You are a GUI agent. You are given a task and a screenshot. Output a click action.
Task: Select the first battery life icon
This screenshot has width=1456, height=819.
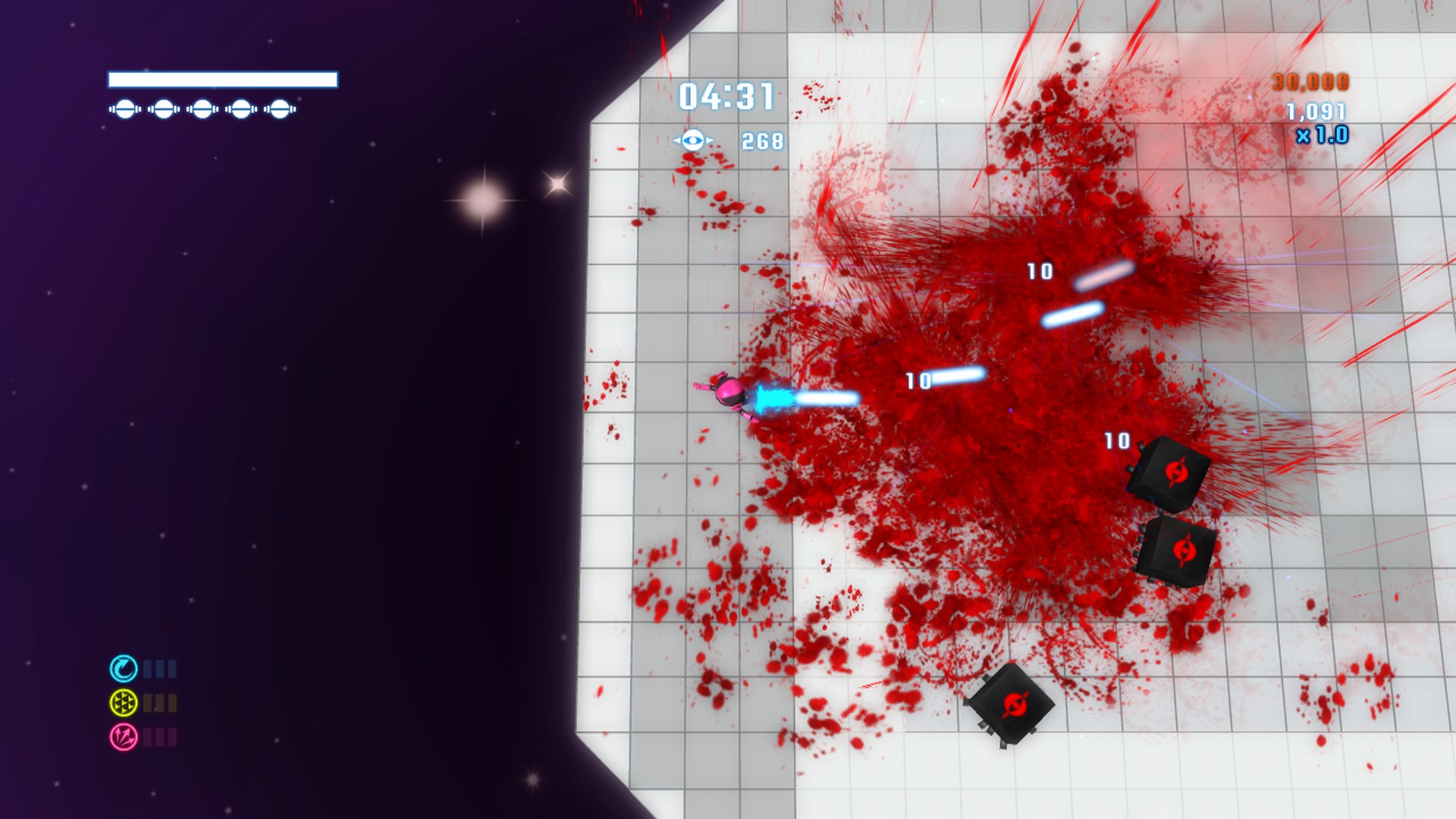click(124, 109)
